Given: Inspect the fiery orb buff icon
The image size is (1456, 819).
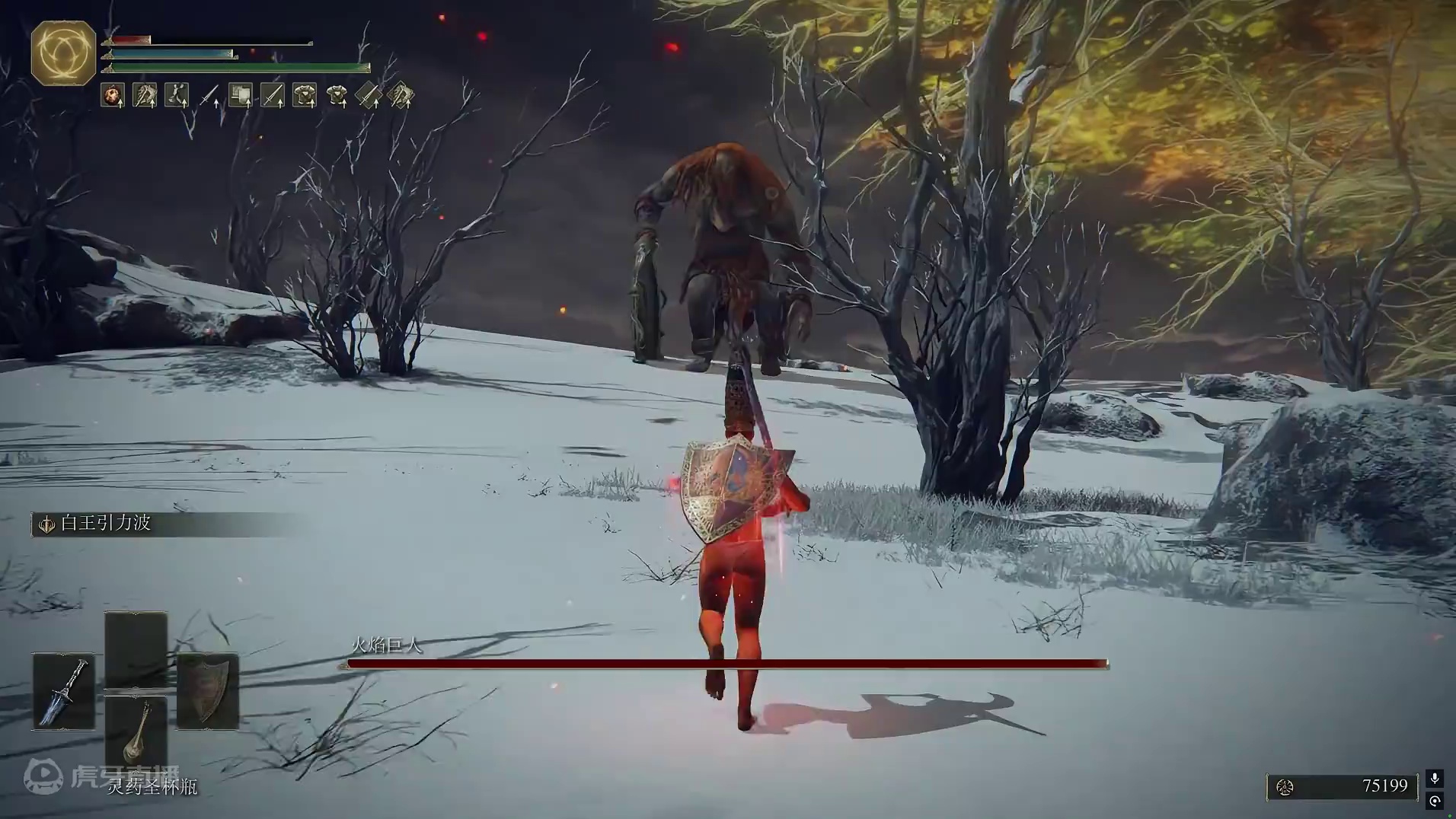Looking at the screenshot, I should [113, 96].
